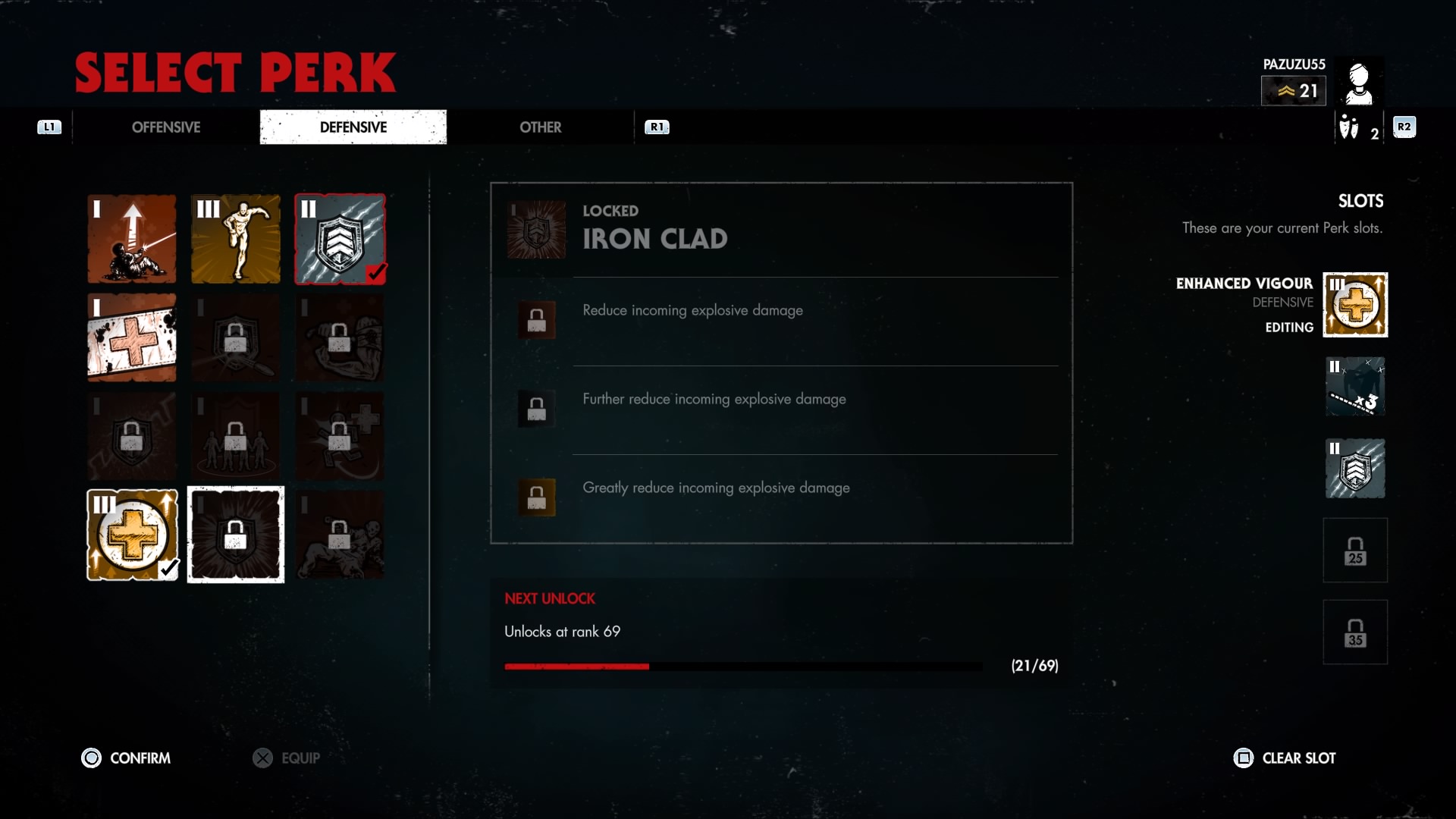The height and width of the screenshot is (819, 1456).
Task: Choose the running man perk icon
Action: [236, 239]
